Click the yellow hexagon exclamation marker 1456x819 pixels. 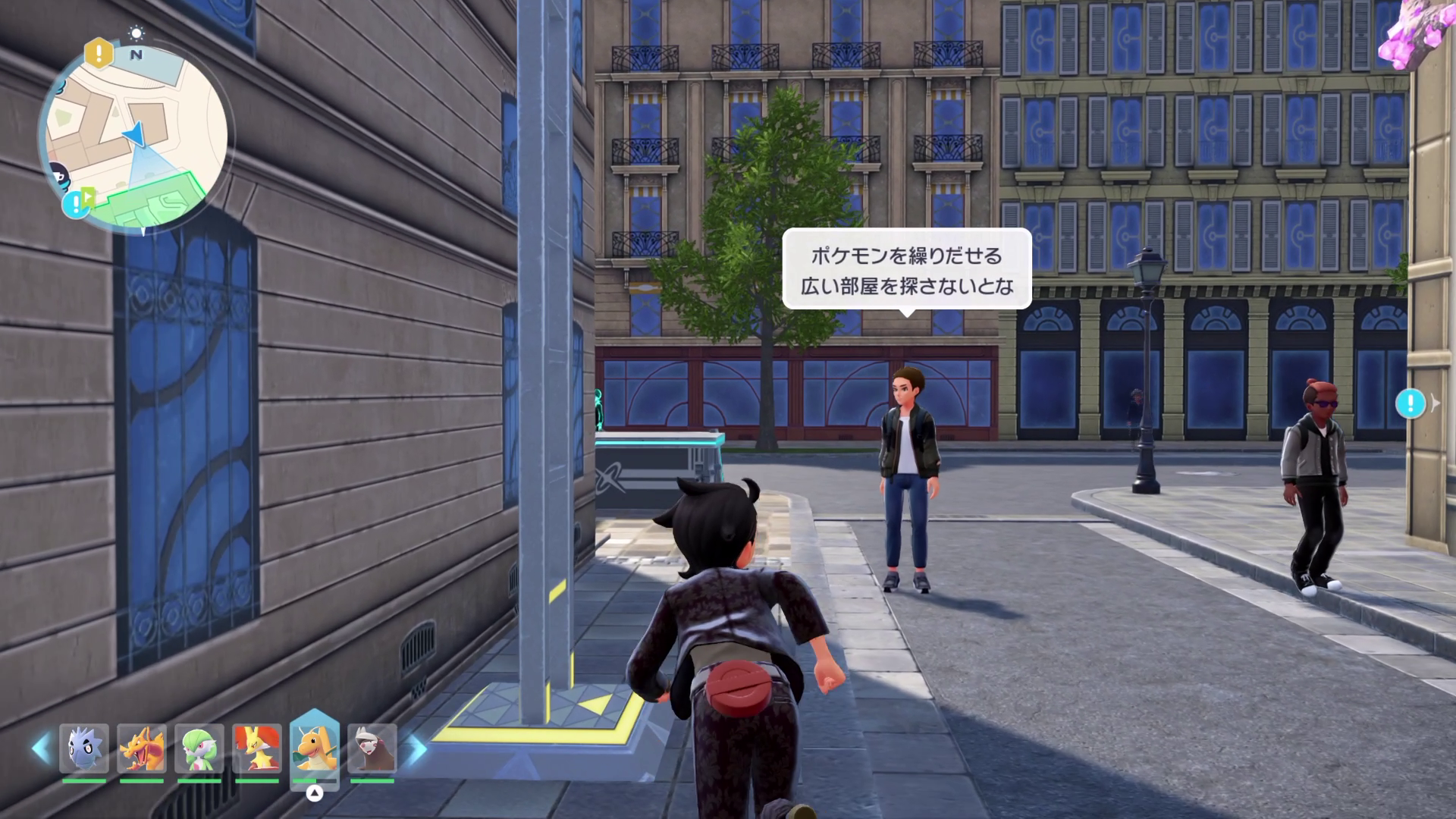tap(99, 52)
